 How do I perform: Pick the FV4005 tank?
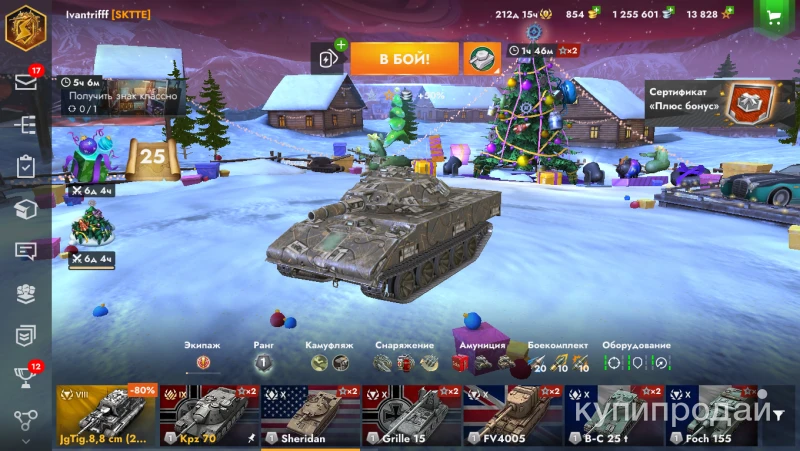click(512, 415)
